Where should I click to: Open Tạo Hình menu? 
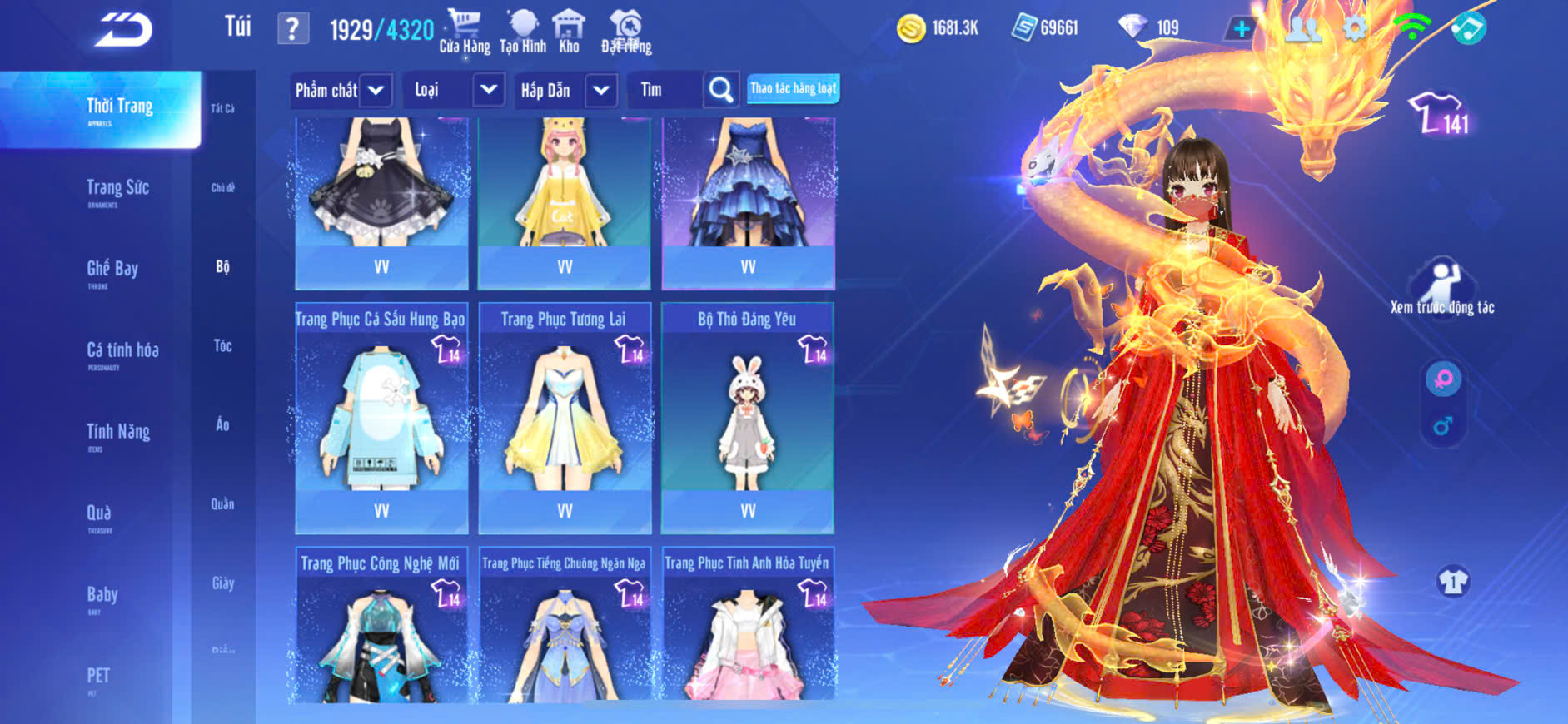(x=523, y=32)
